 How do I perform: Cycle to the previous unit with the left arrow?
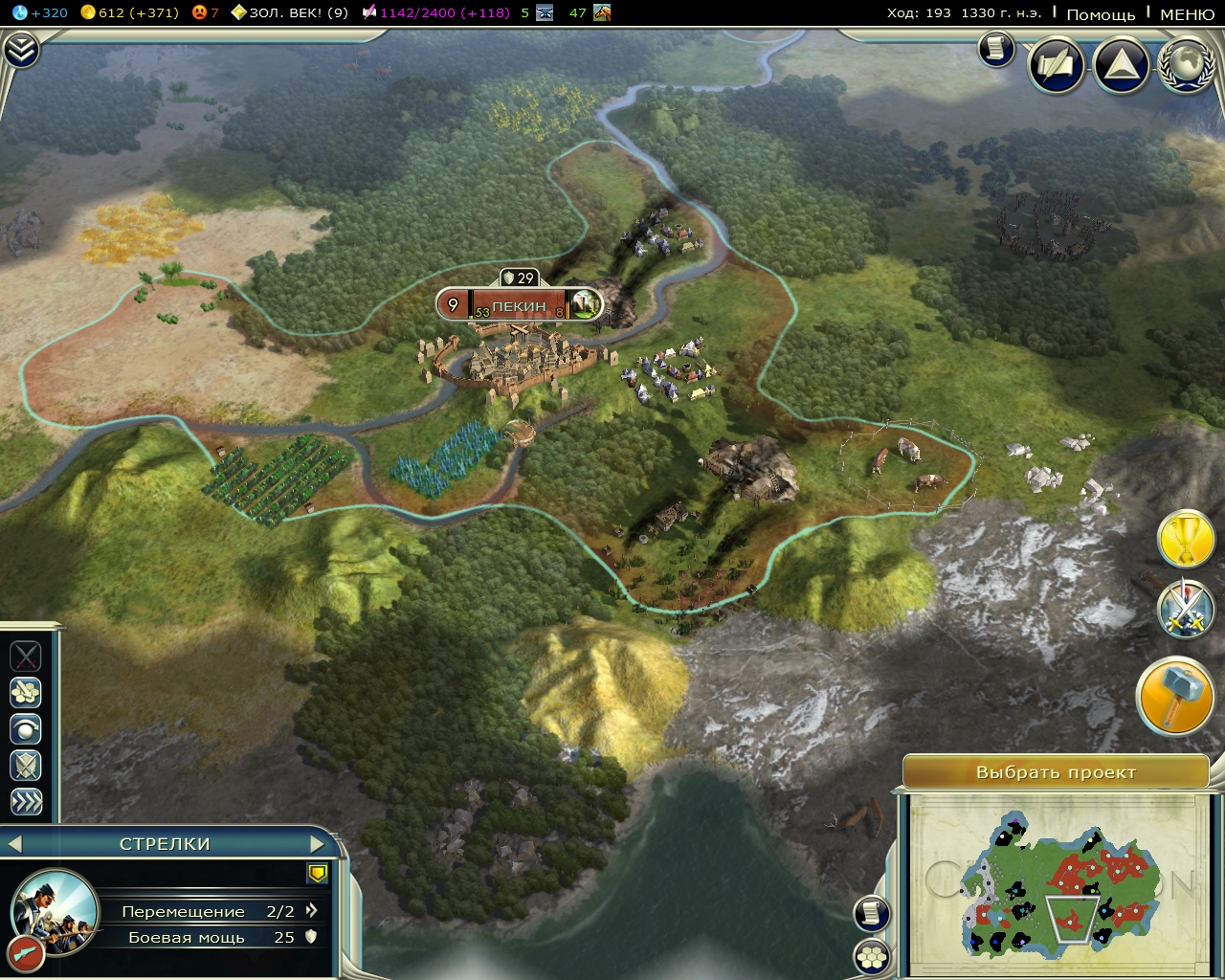pyautogui.click(x=15, y=844)
